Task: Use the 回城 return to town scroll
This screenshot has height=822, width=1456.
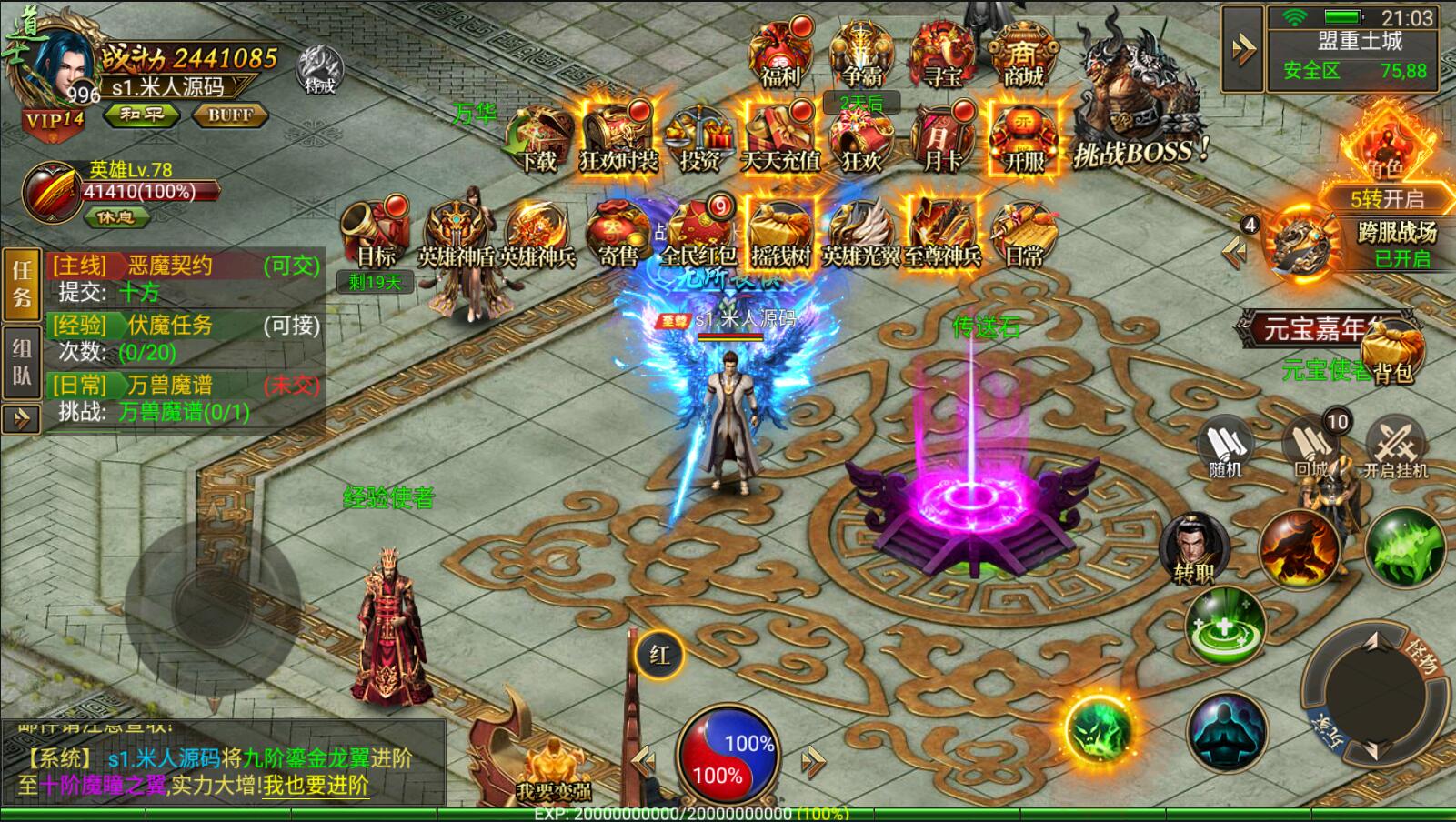Action: (1312, 448)
